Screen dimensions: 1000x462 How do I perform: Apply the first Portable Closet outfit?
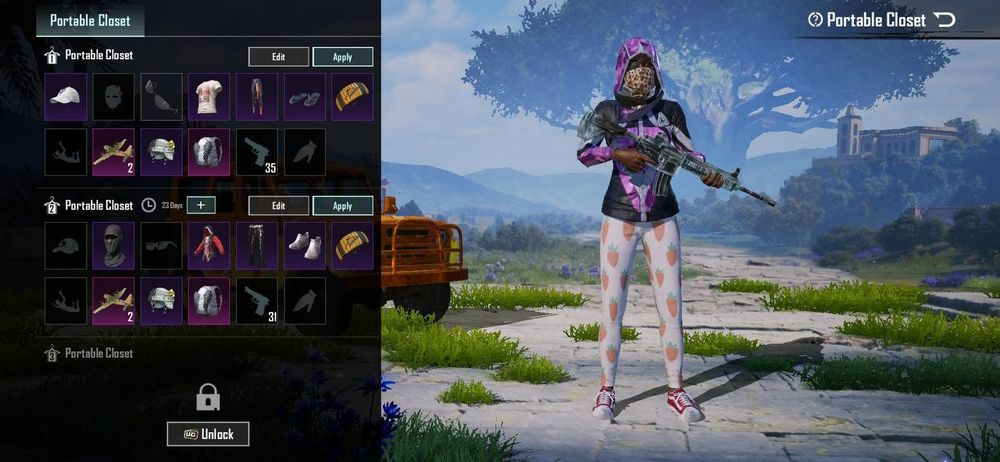[343, 57]
